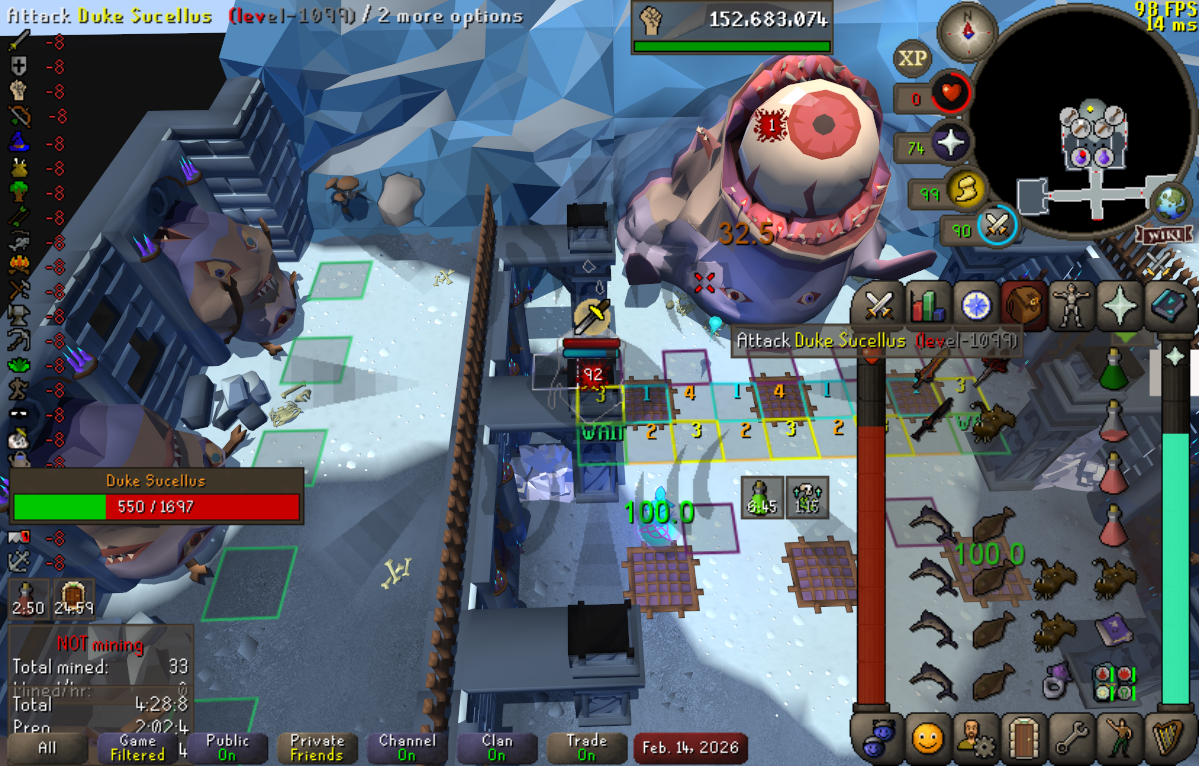Toggle the XP drops button
The image size is (1199, 766).
pyautogui.click(x=912, y=59)
